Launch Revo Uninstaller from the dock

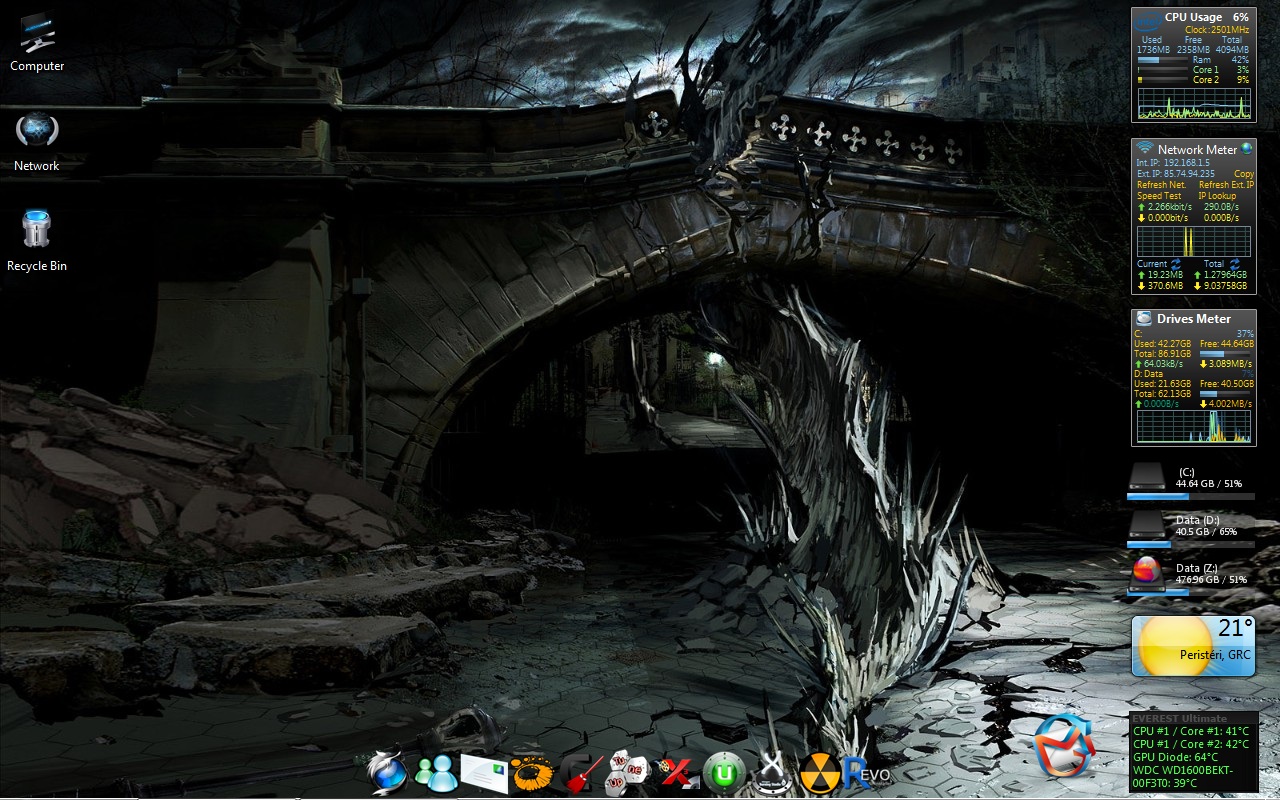coord(866,773)
